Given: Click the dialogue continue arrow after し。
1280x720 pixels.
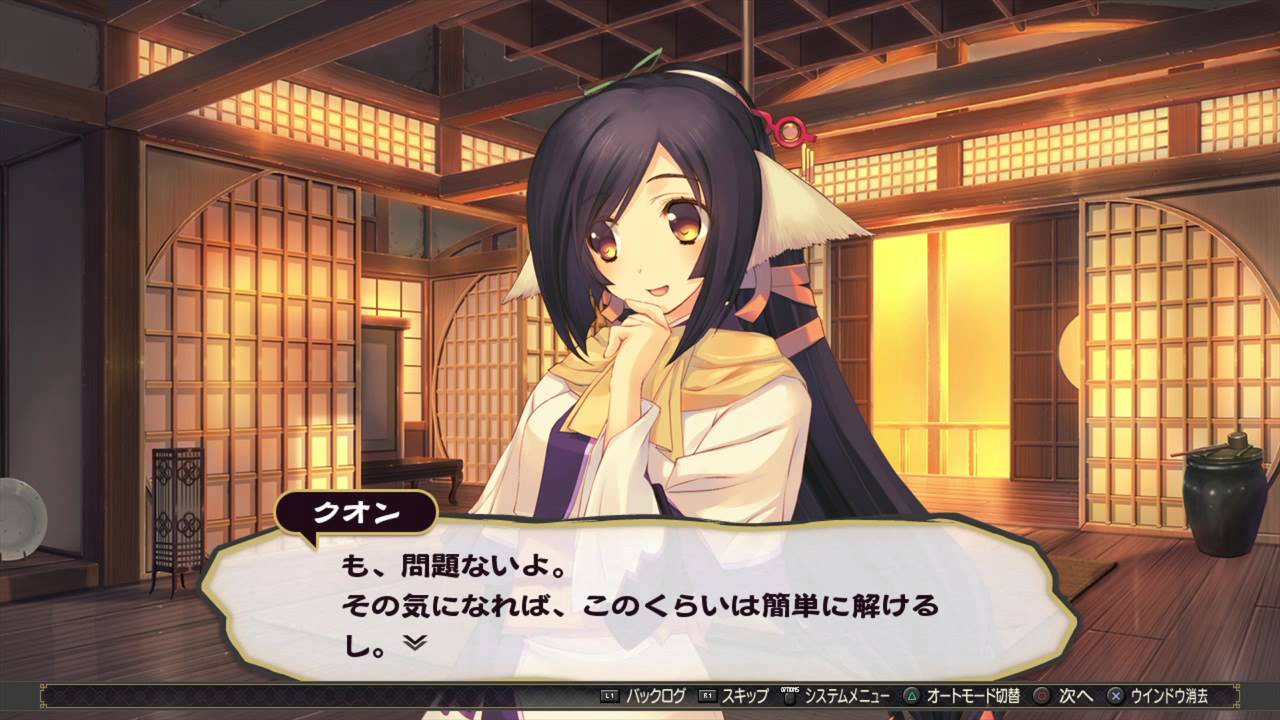Looking at the screenshot, I should [415, 643].
